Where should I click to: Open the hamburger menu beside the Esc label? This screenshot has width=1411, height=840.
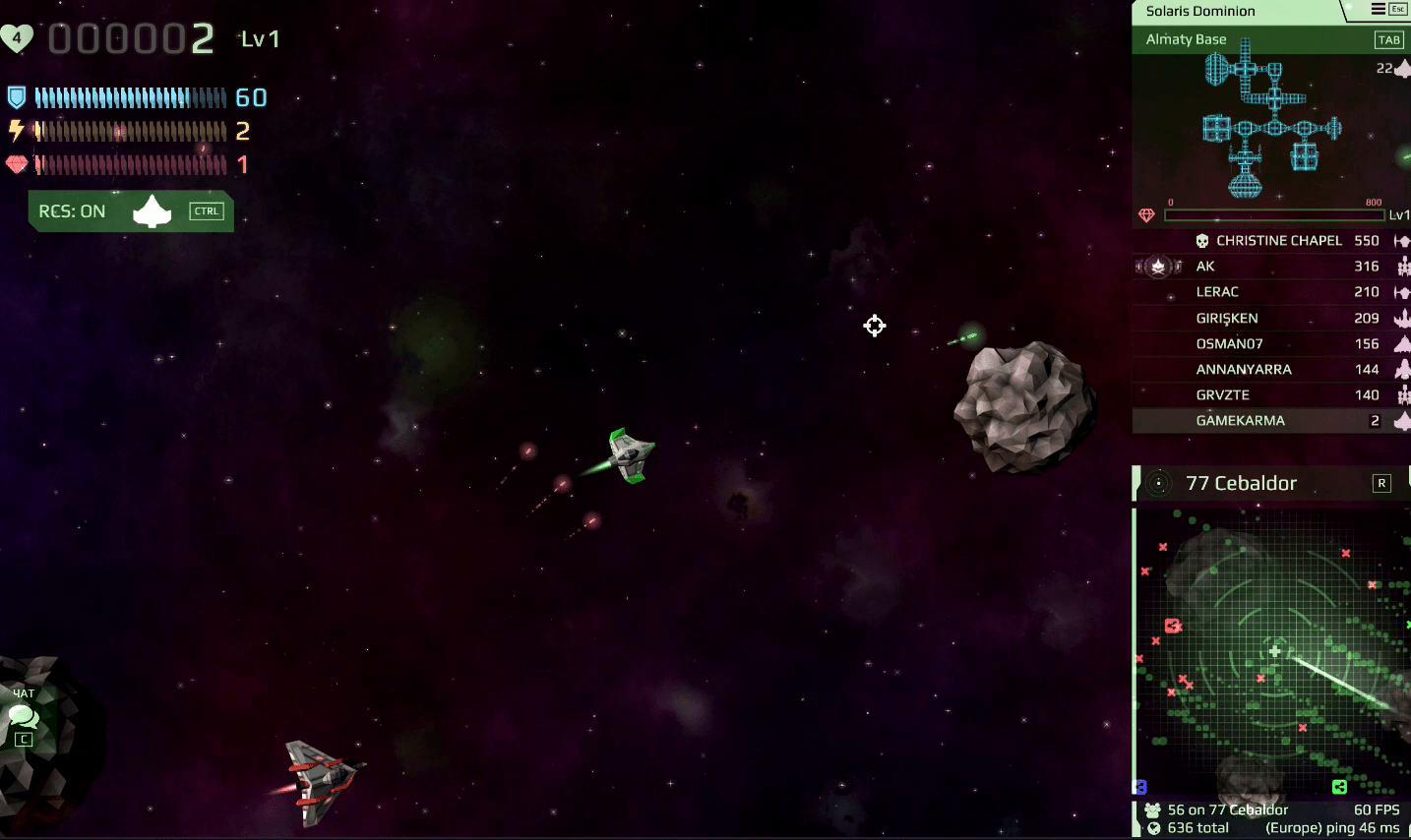(1378, 9)
